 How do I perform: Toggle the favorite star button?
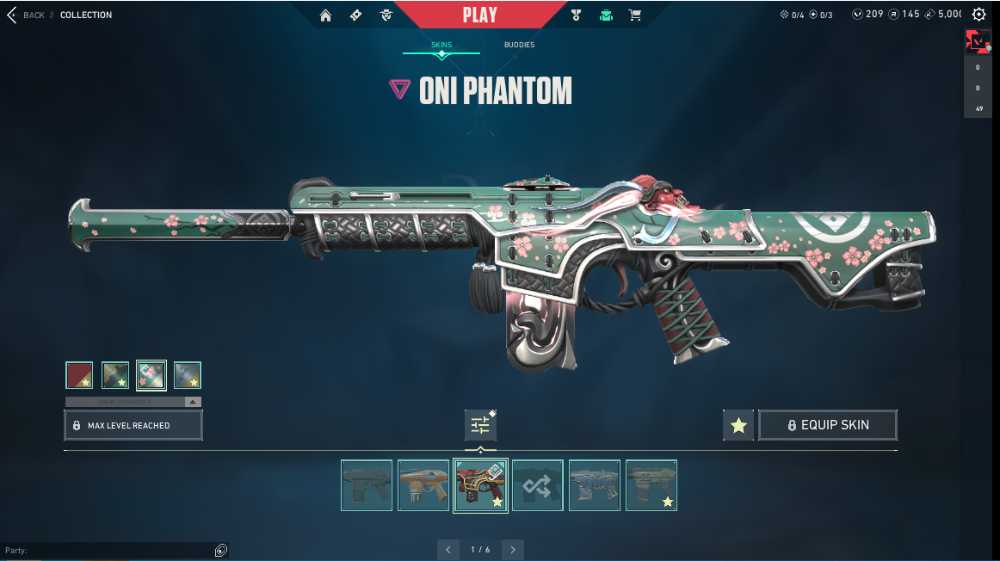[x=738, y=425]
